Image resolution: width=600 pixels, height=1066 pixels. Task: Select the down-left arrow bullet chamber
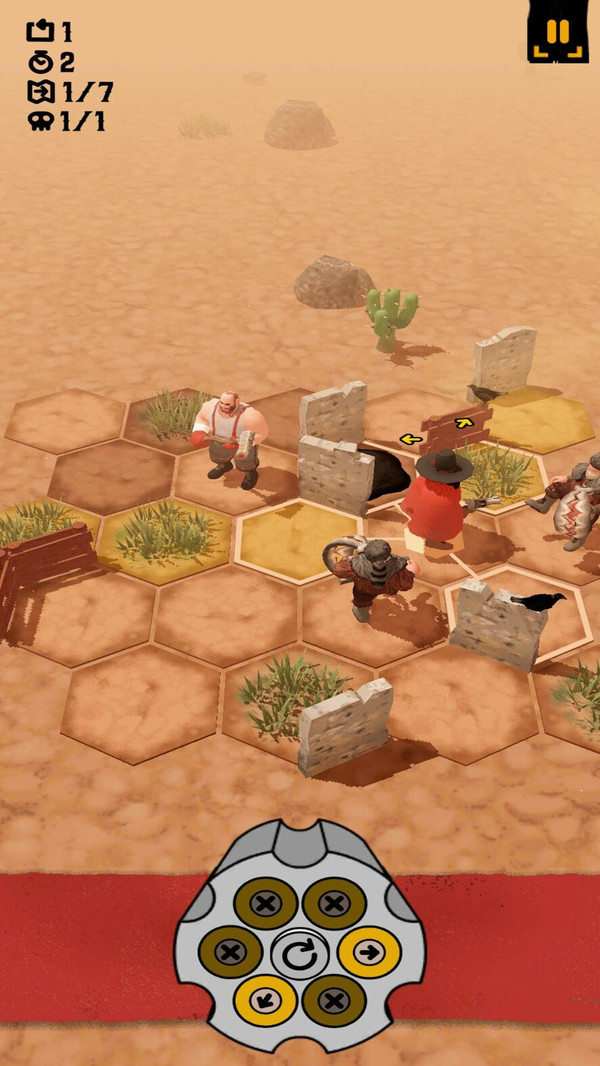pyautogui.click(x=265, y=1000)
